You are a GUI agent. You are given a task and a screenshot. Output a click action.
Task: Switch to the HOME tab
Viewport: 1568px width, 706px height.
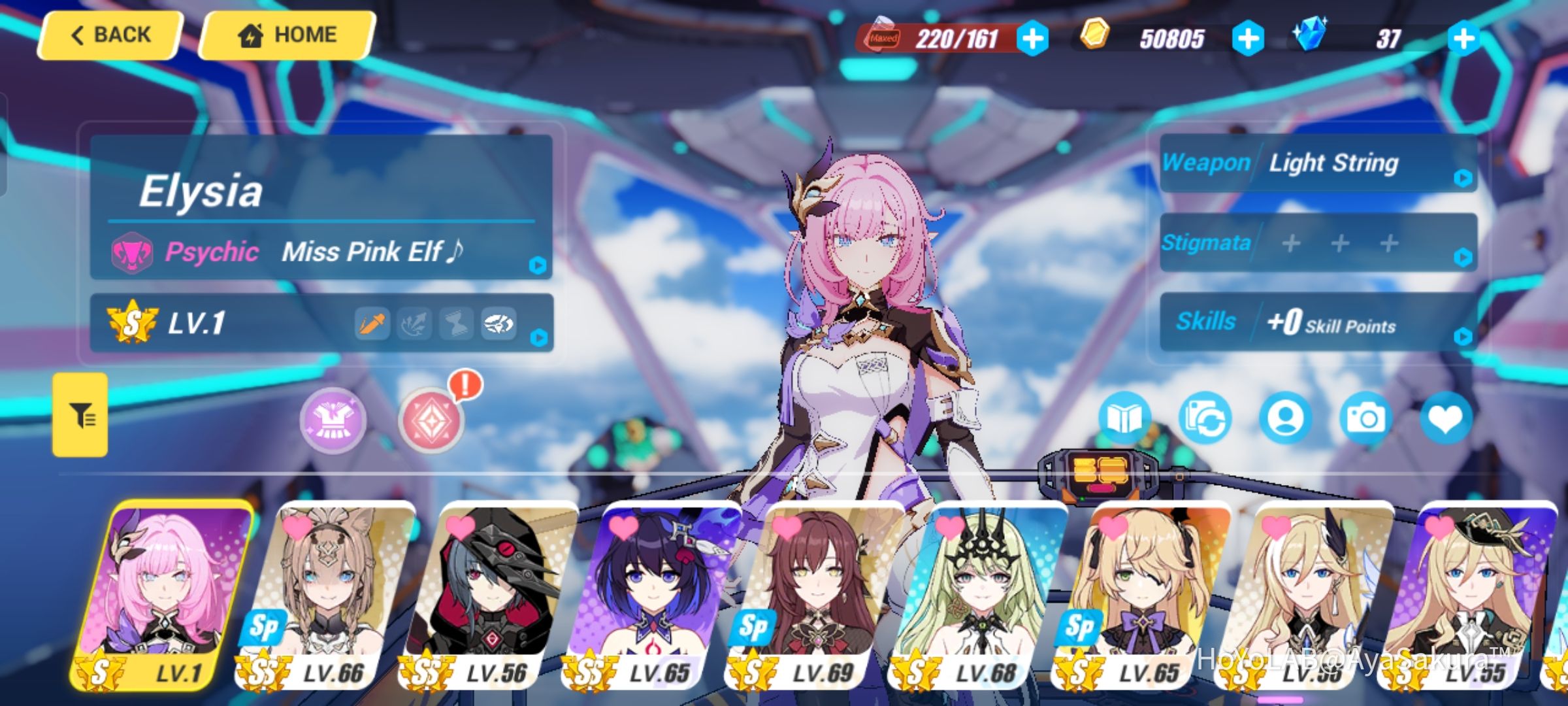[286, 34]
